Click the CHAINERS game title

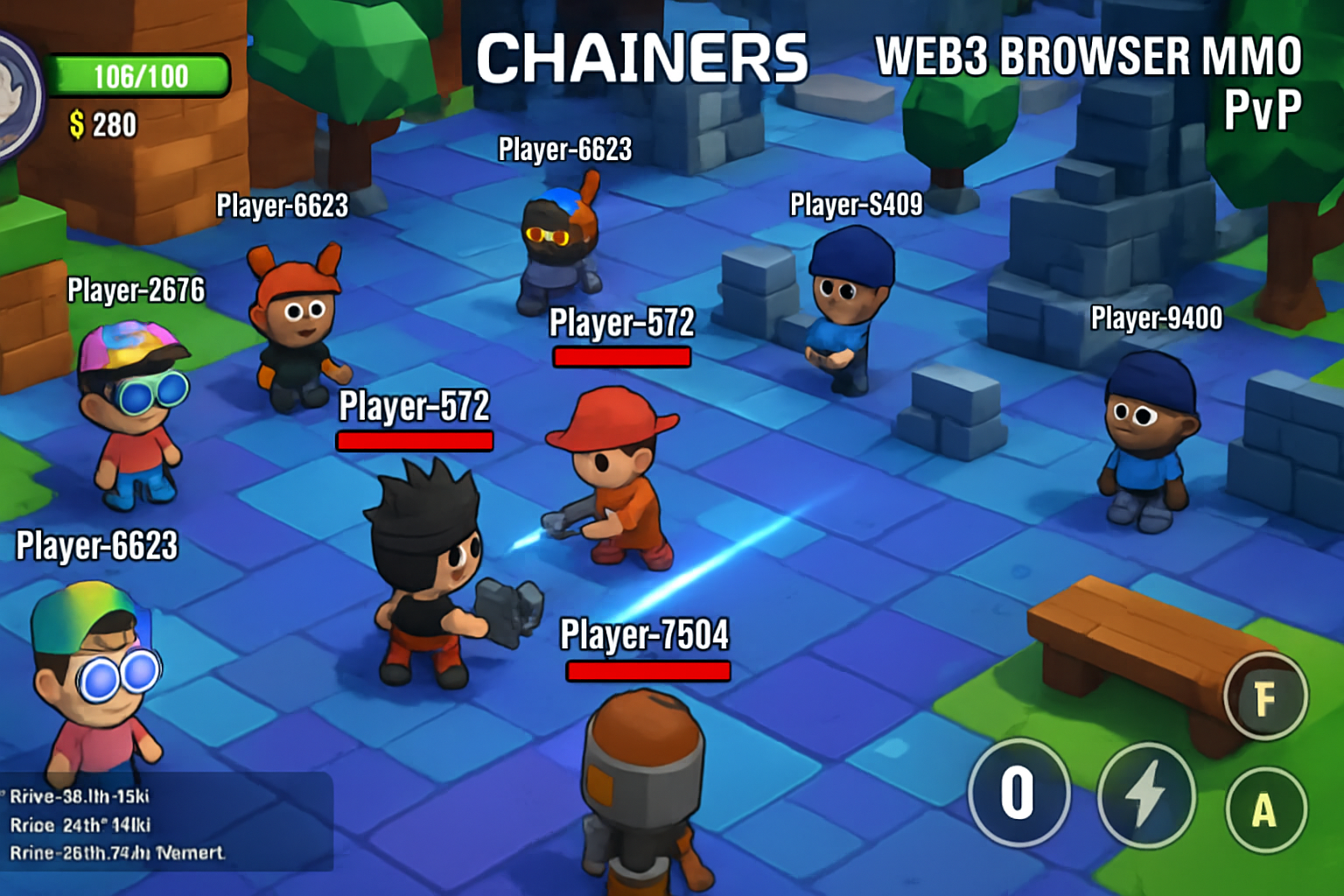click(645, 57)
